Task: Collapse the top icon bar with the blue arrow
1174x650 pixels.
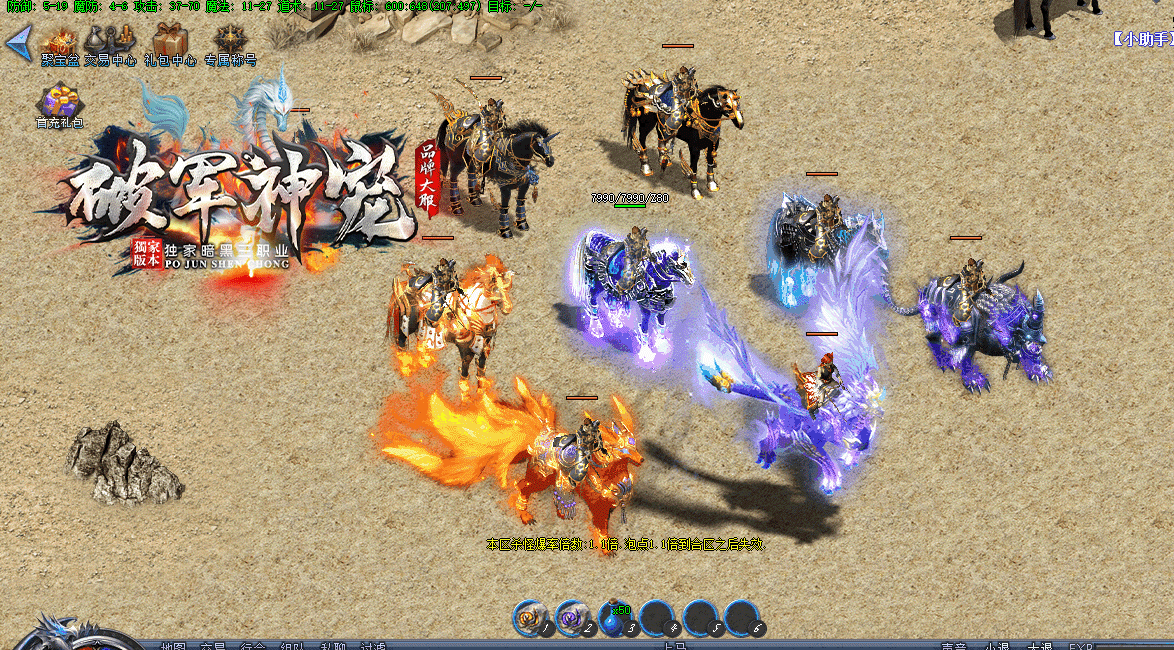Action: [17, 43]
